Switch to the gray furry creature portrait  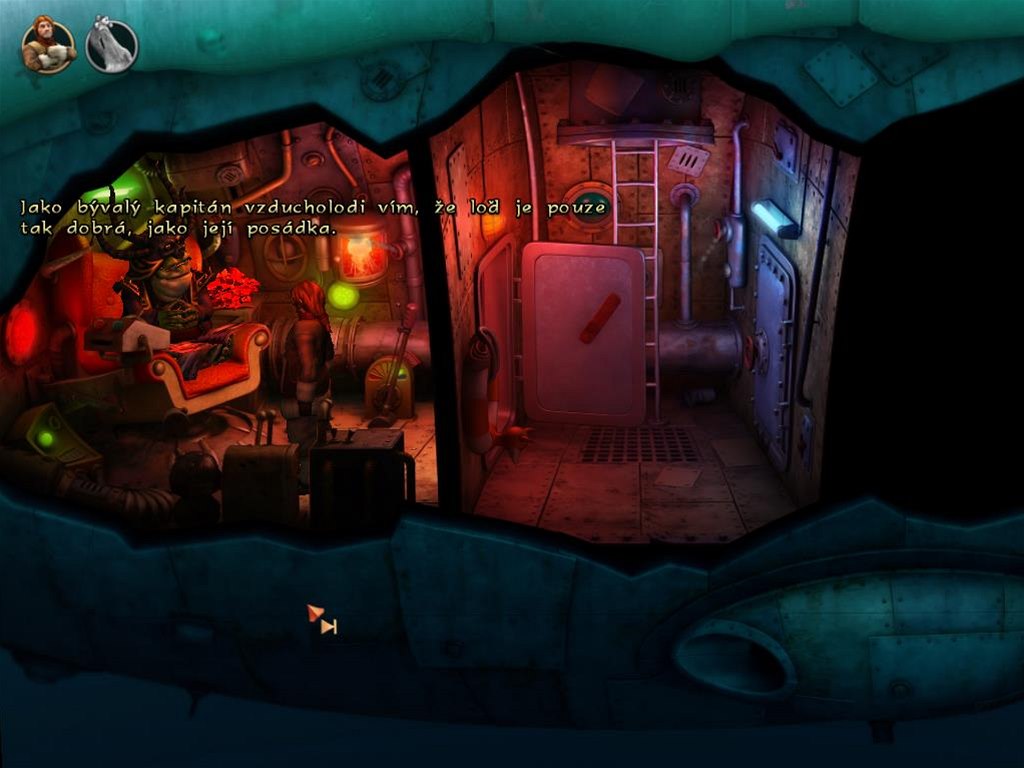111,46
